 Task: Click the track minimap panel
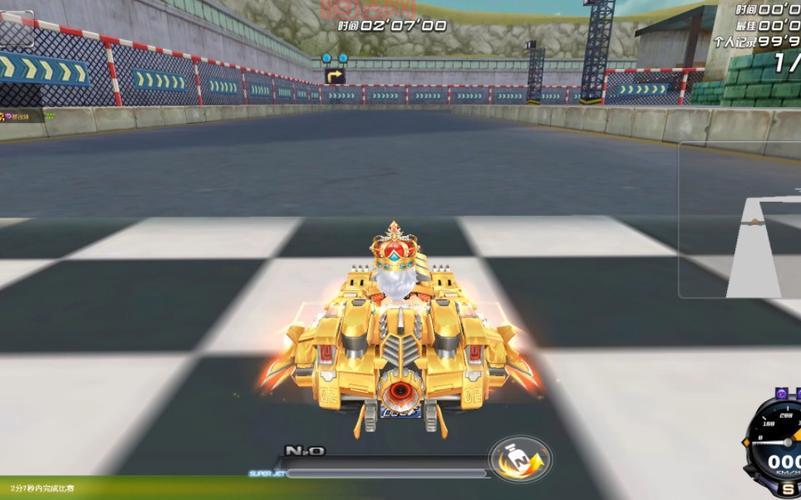(740, 220)
